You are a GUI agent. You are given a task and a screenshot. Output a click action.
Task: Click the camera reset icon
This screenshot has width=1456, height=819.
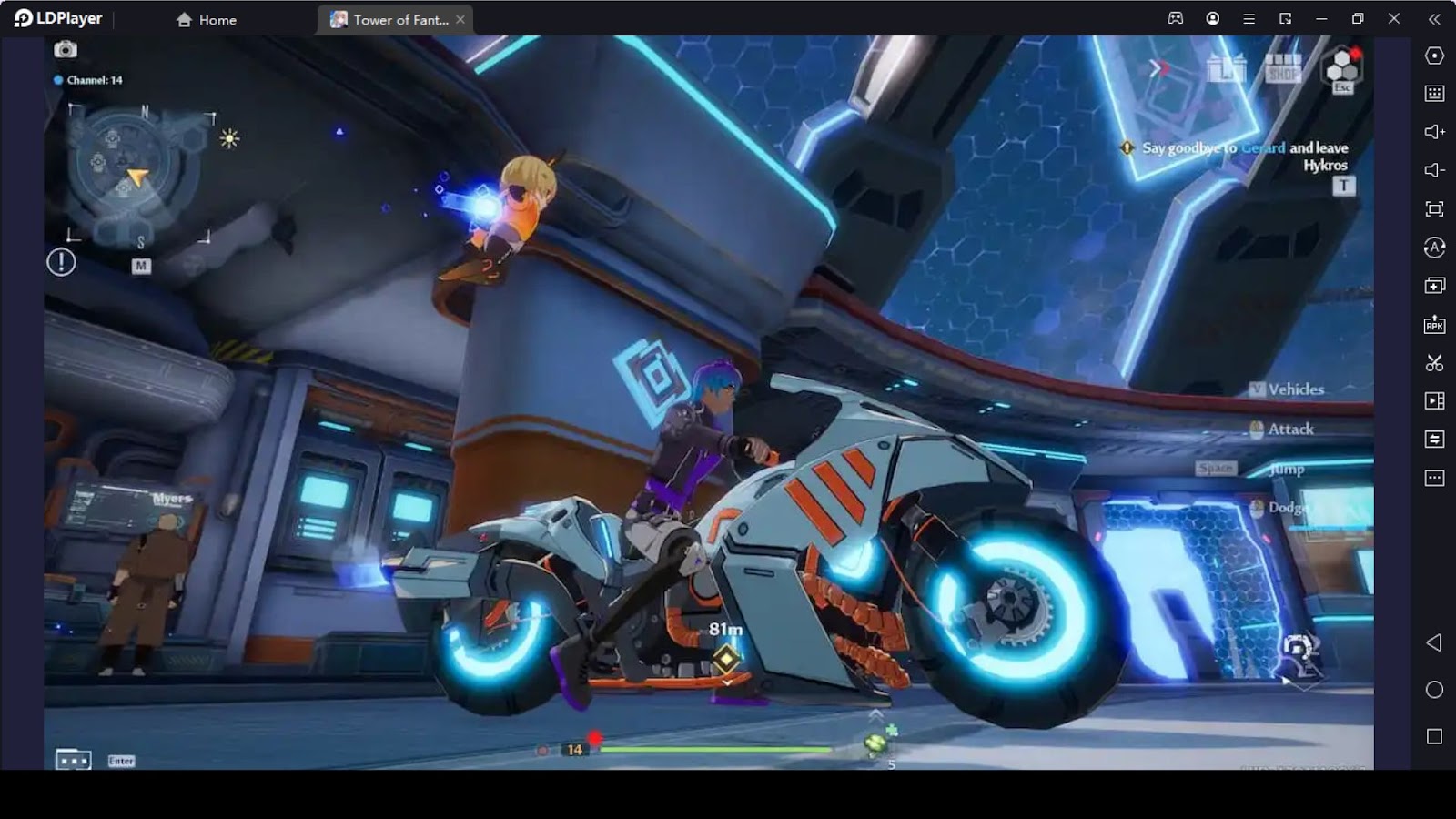(1299, 648)
